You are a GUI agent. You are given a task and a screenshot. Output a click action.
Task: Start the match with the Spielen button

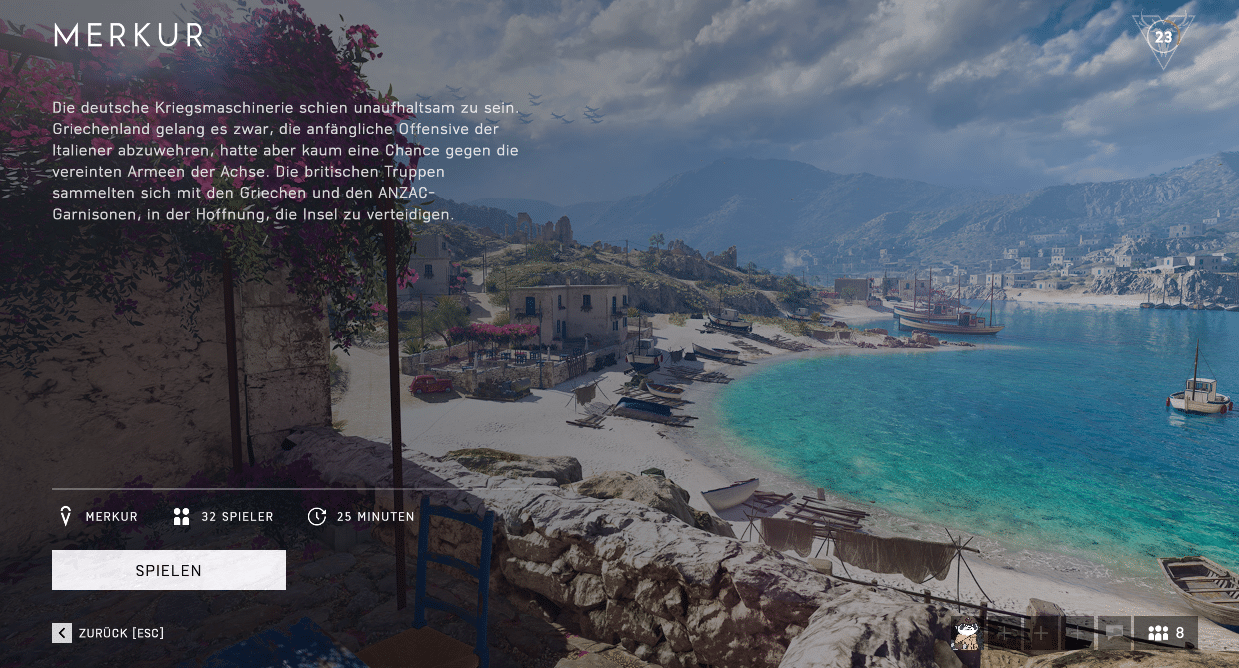tap(169, 570)
